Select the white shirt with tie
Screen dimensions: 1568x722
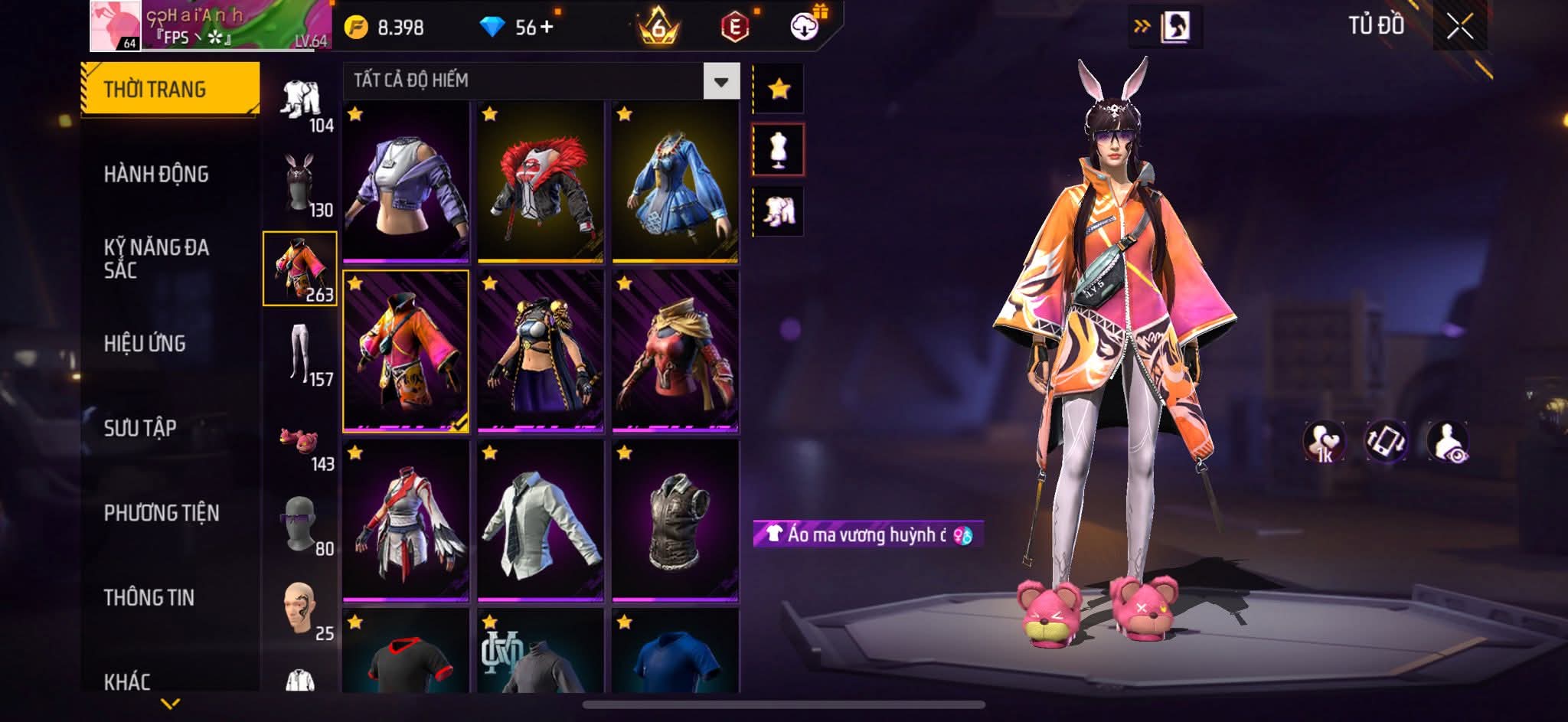[x=541, y=521]
